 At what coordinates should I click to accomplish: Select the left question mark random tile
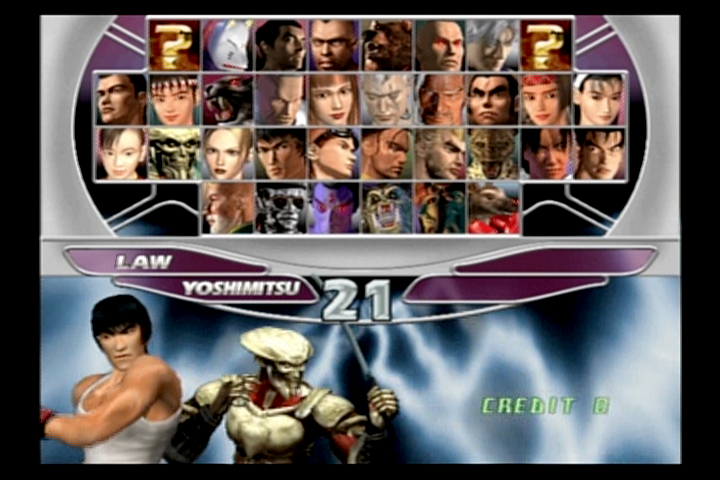[174, 46]
